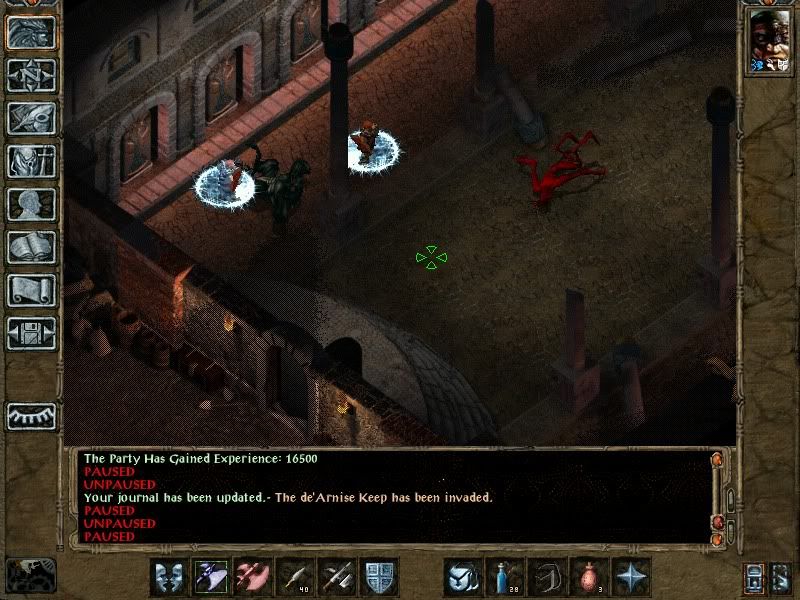Open the options menu with the floppy disk icon

click(31, 333)
